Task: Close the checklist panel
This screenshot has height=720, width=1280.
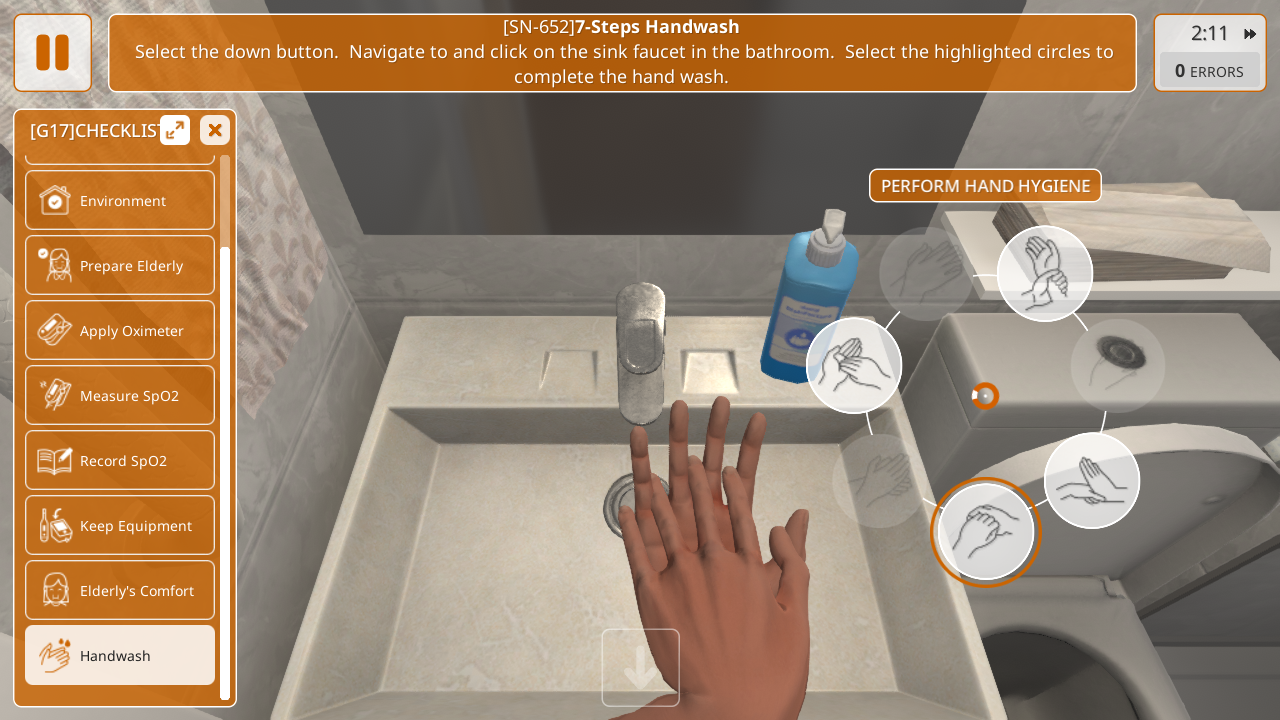Action: point(215,130)
